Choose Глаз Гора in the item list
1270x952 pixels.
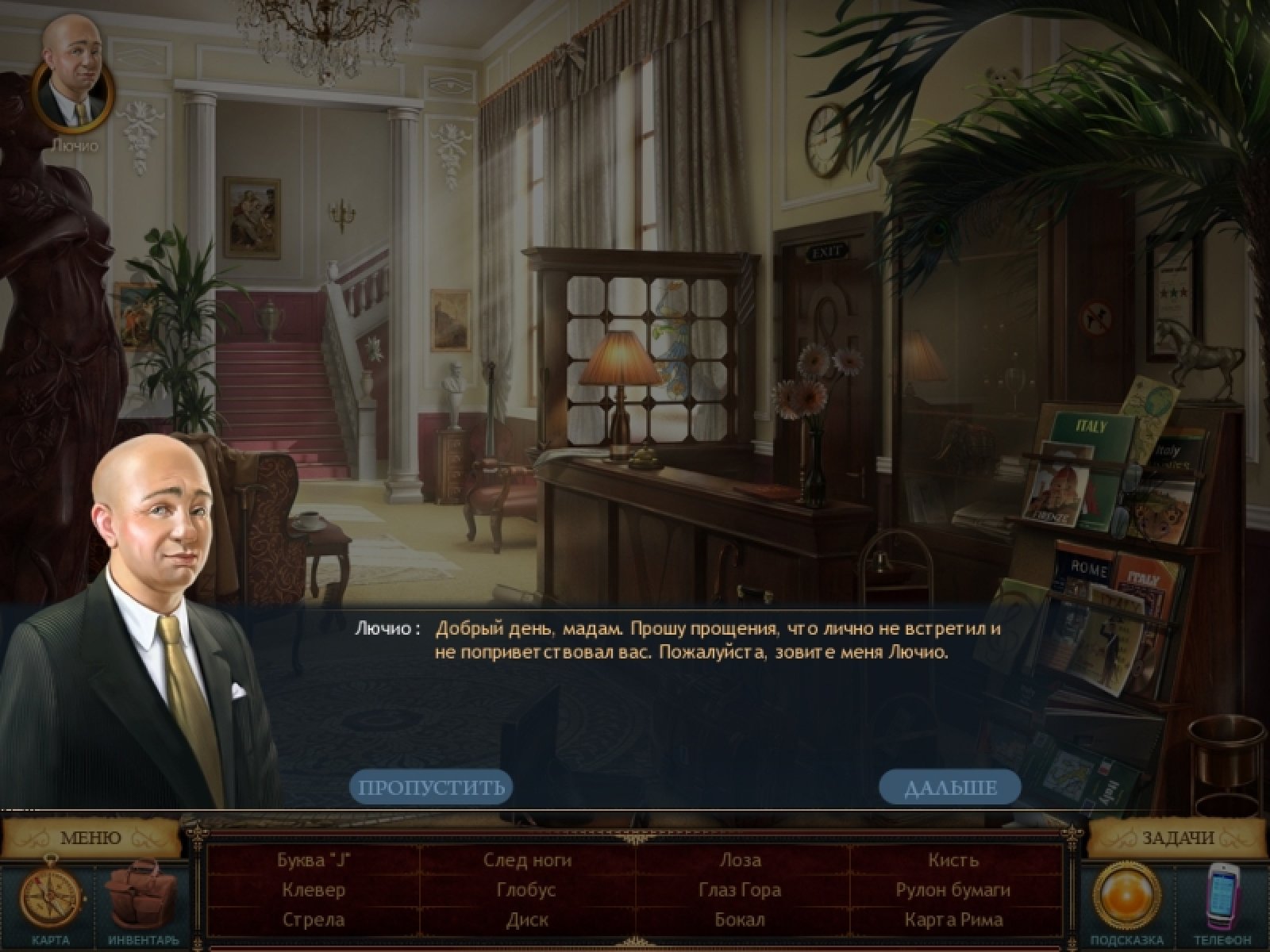(x=740, y=890)
